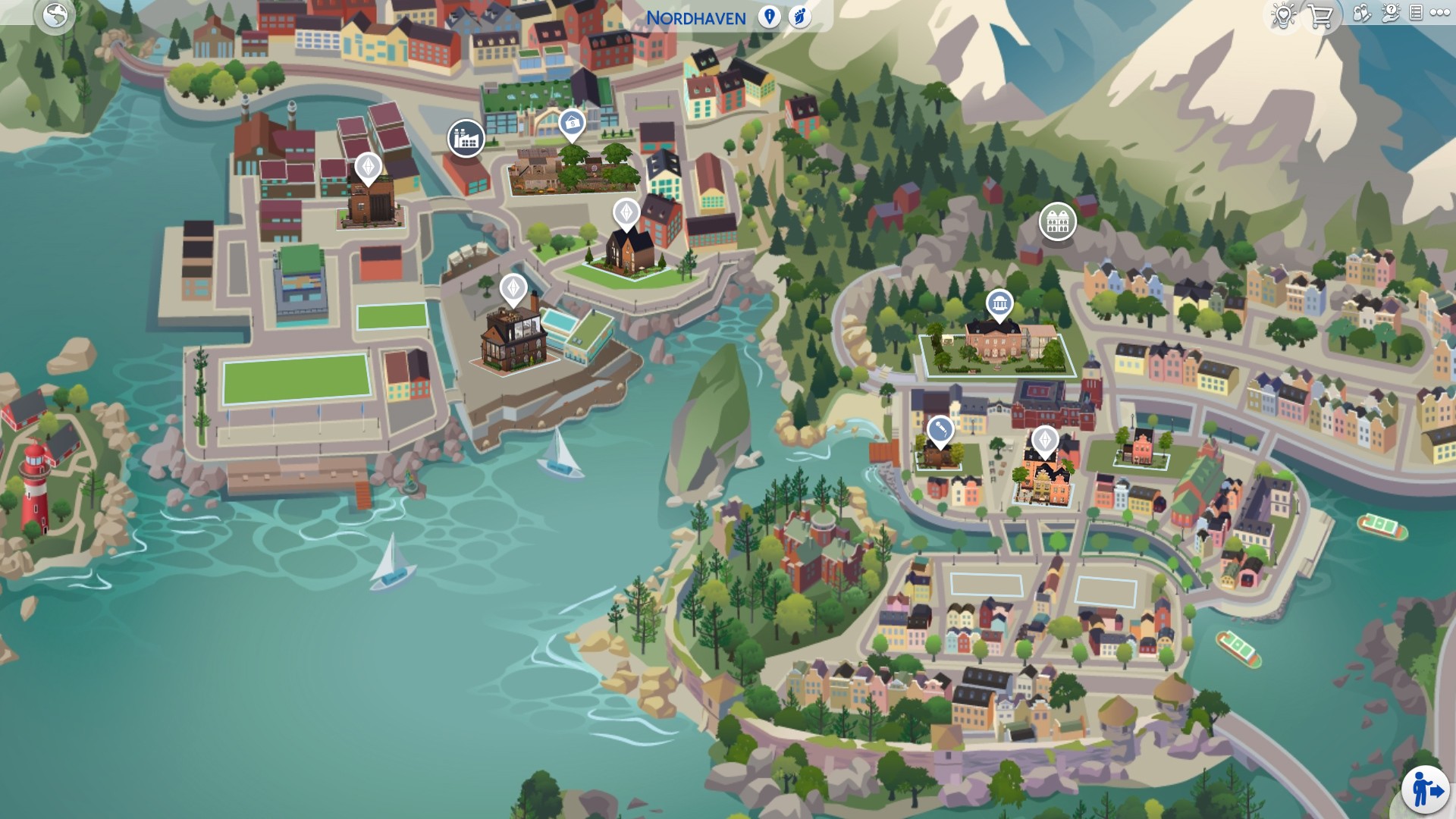Open the help question-mark hand icon
Screen dimensions: 1456x819
pos(1391,14)
